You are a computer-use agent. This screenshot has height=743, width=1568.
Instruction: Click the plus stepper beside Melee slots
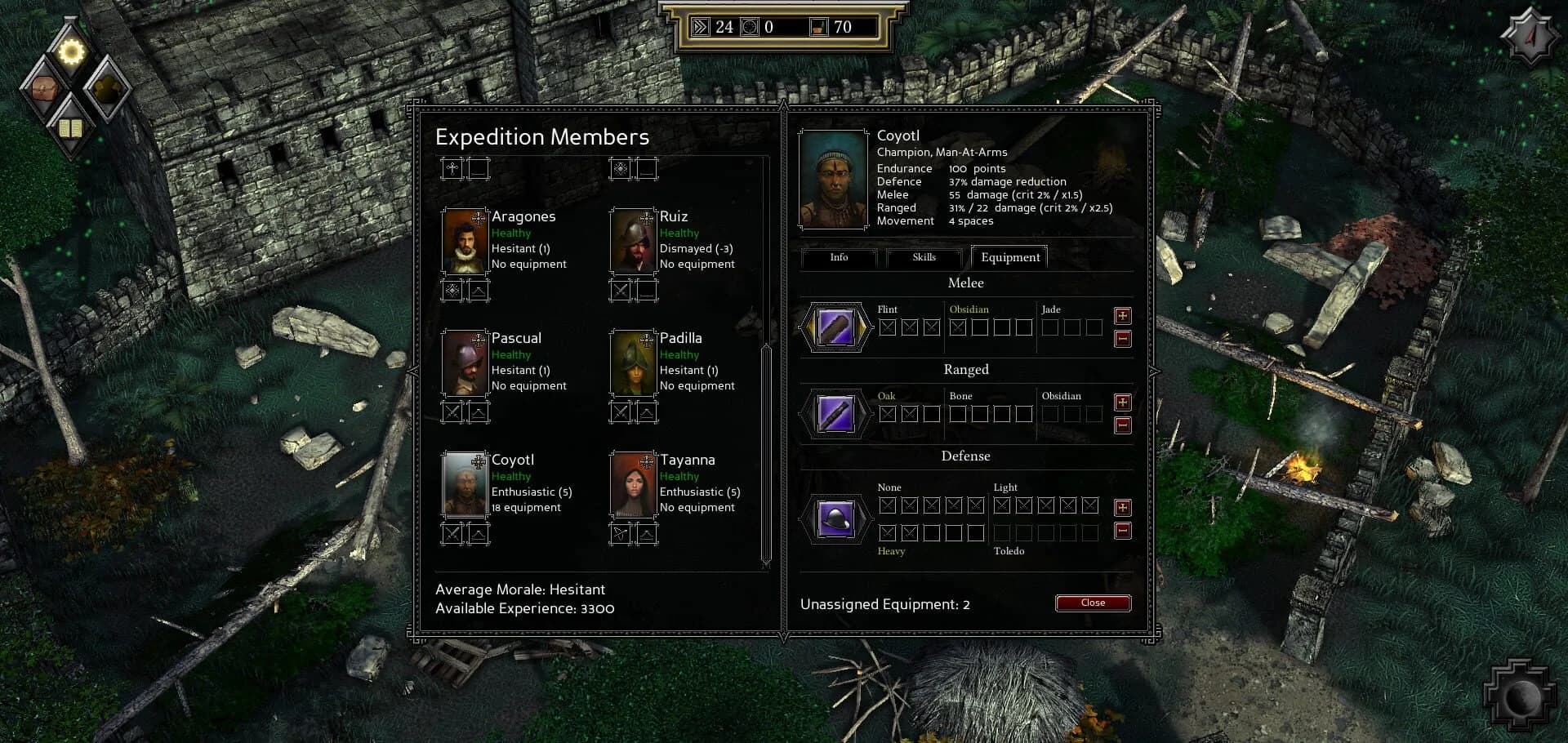tap(1123, 317)
